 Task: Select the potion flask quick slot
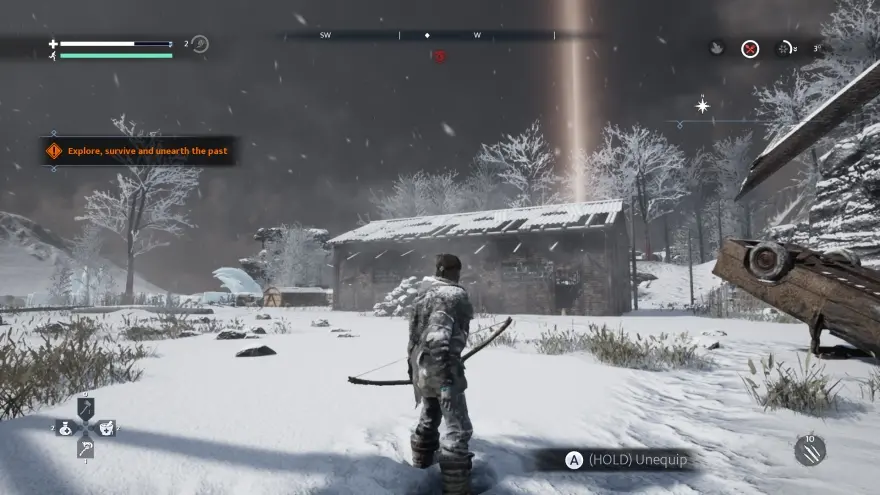(x=65, y=428)
